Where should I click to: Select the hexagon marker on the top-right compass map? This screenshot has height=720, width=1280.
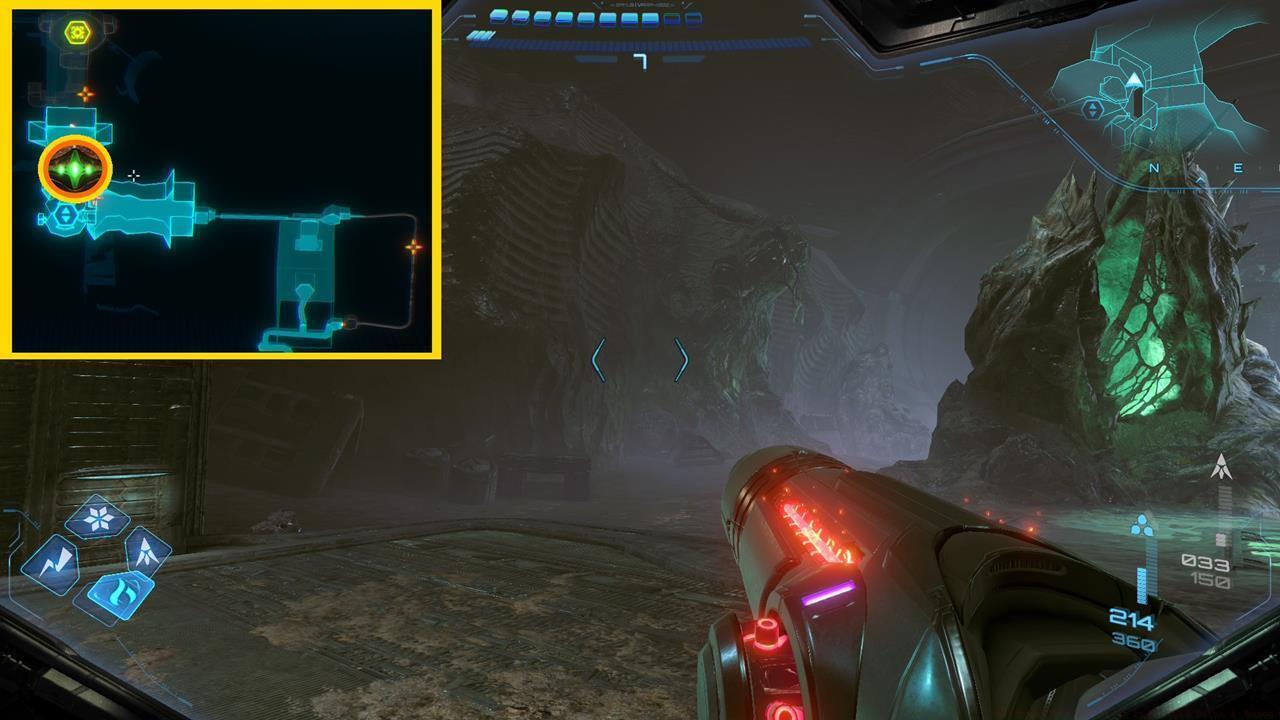click(1092, 110)
